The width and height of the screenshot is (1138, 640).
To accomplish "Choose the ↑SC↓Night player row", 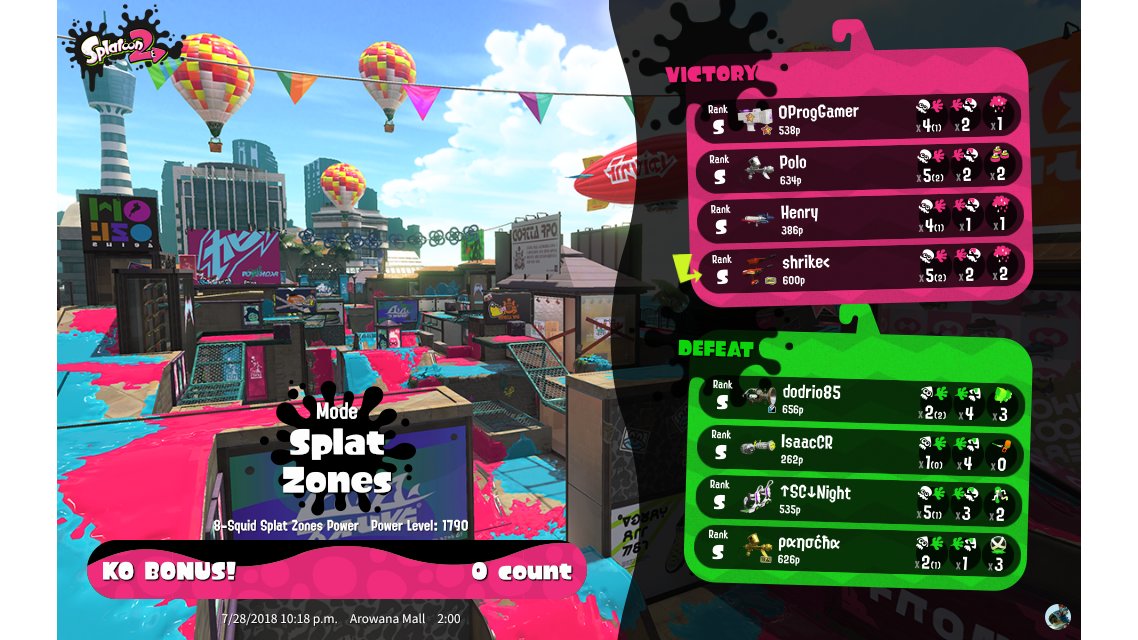I will coord(858,499).
